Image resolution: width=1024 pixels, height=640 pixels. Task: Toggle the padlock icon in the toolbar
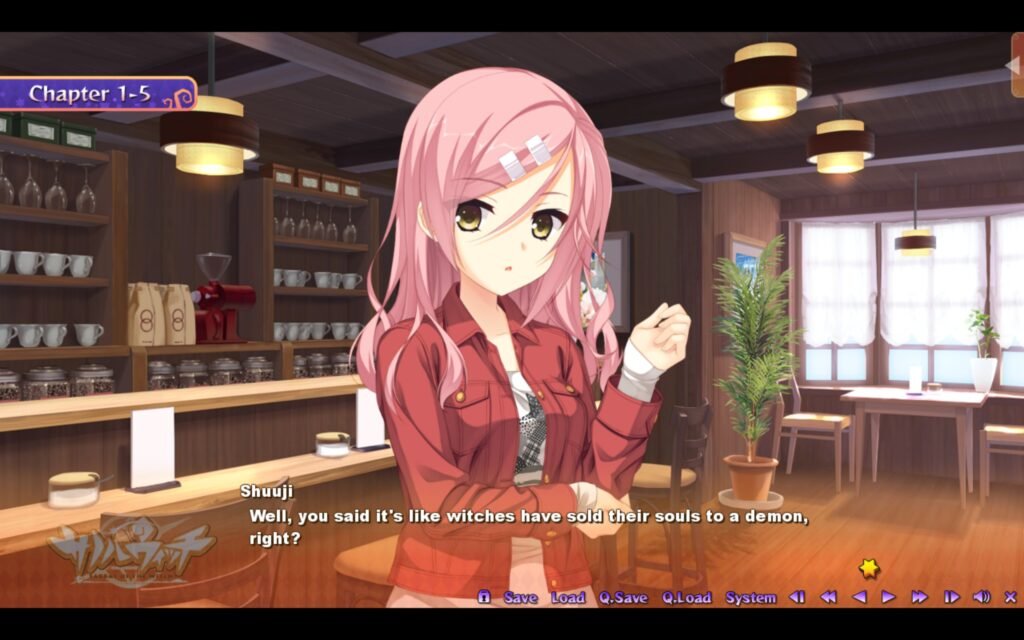coord(484,597)
